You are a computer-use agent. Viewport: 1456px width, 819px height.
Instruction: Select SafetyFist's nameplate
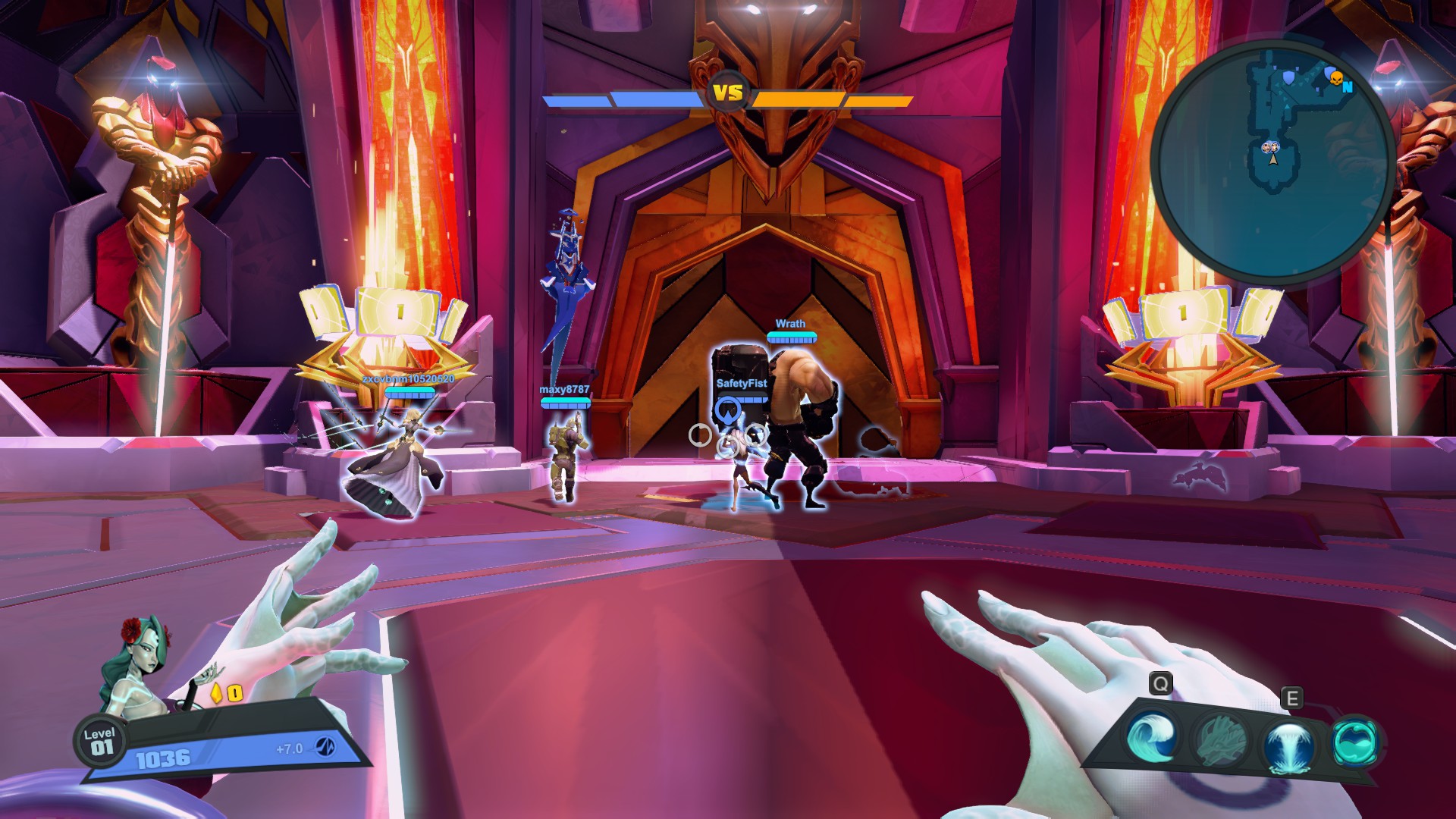[741, 384]
